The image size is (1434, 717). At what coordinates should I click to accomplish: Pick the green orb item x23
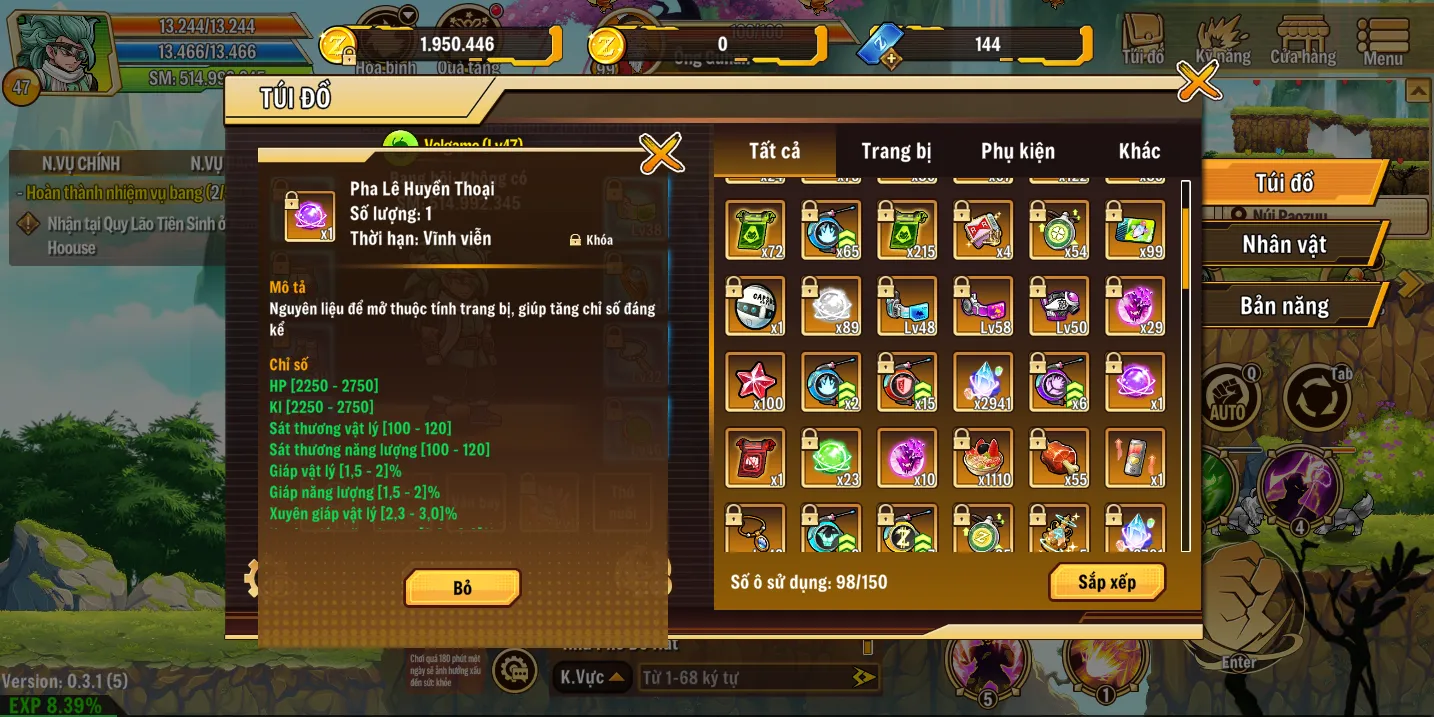coord(832,457)
